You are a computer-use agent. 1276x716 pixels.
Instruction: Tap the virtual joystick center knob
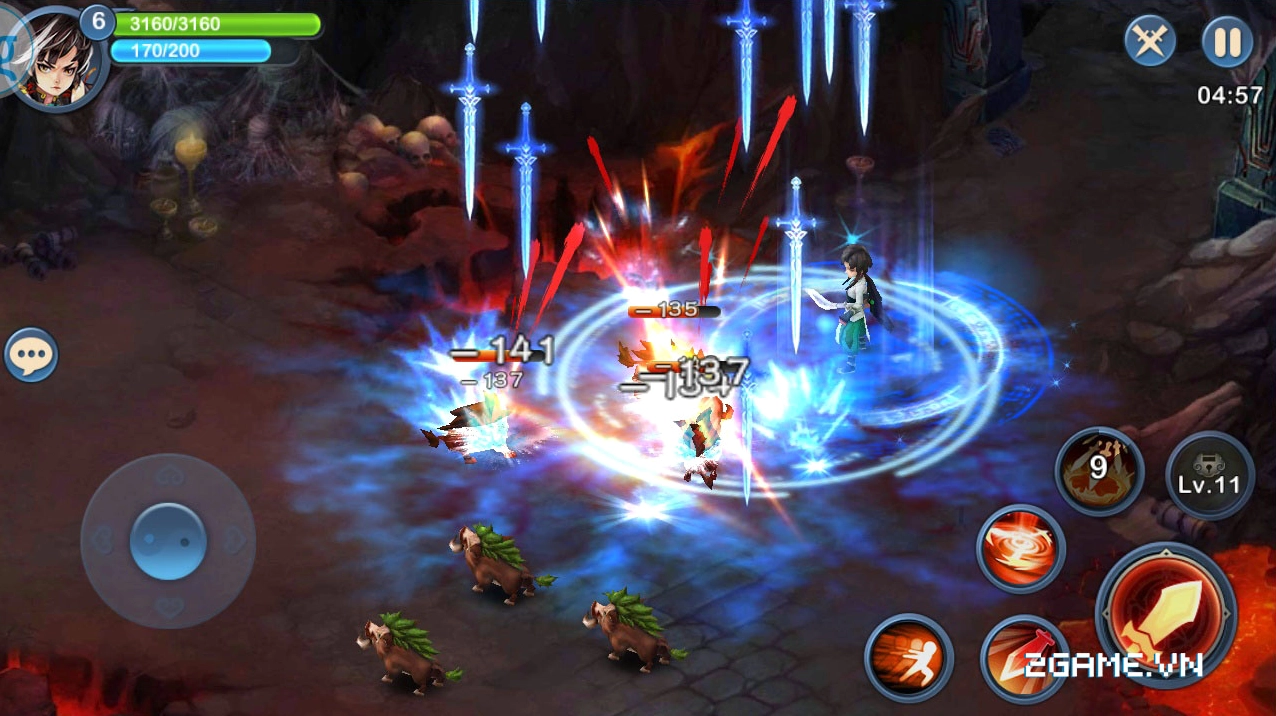[x=168, y=541]
